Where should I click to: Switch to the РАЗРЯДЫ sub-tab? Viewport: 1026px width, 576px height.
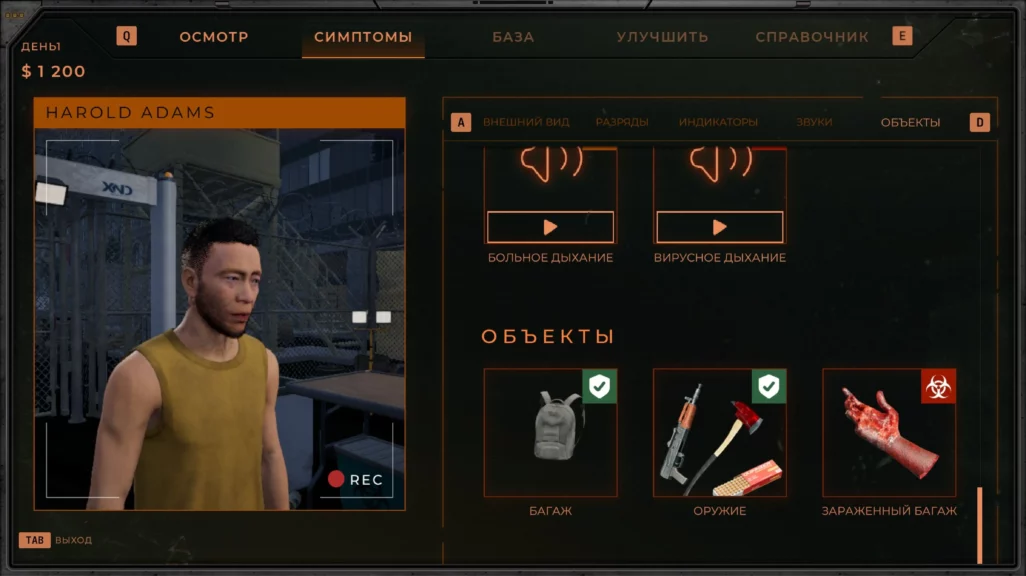pyautogui.click(x=622, y=122)
